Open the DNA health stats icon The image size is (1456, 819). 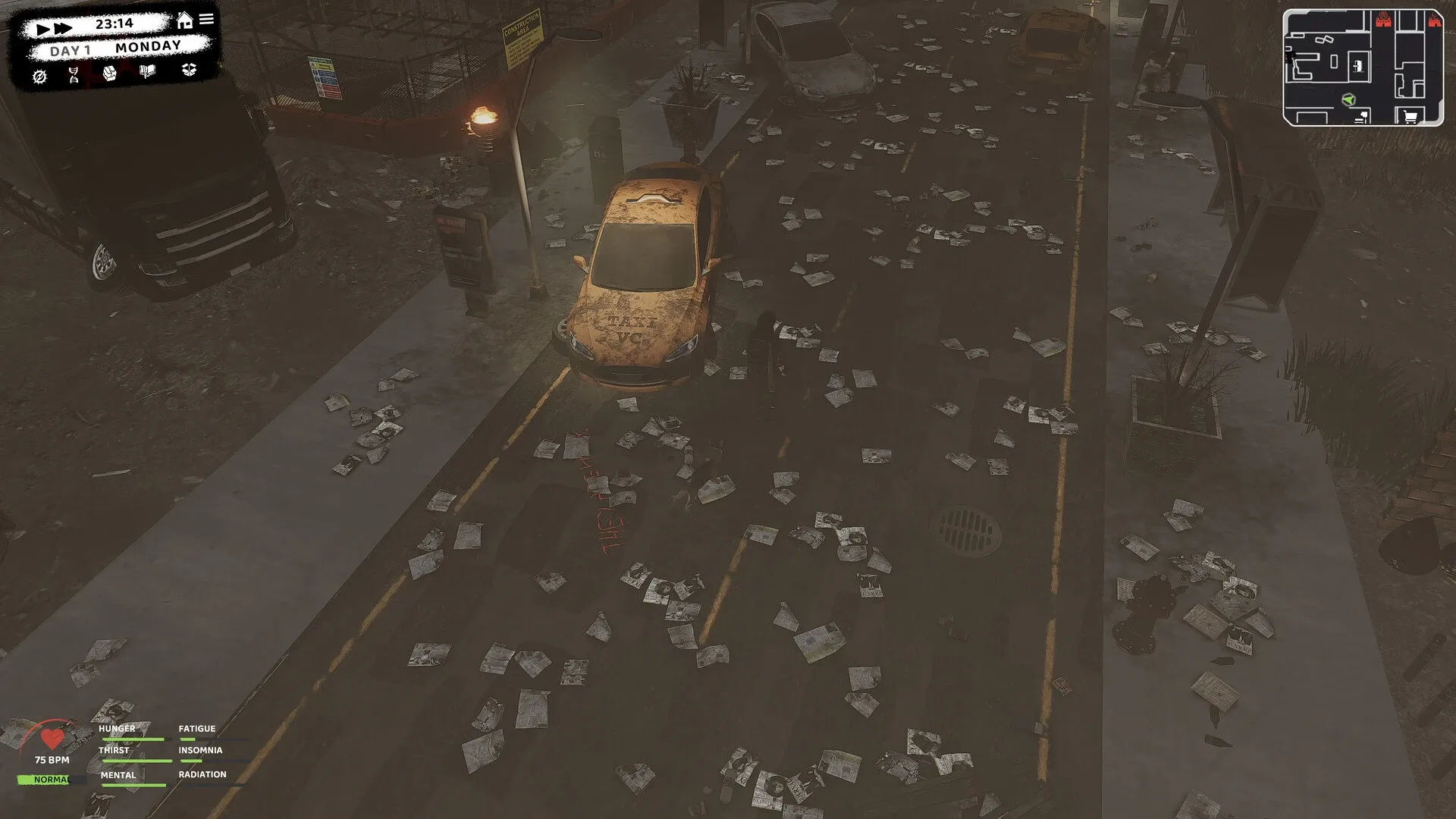74,75
